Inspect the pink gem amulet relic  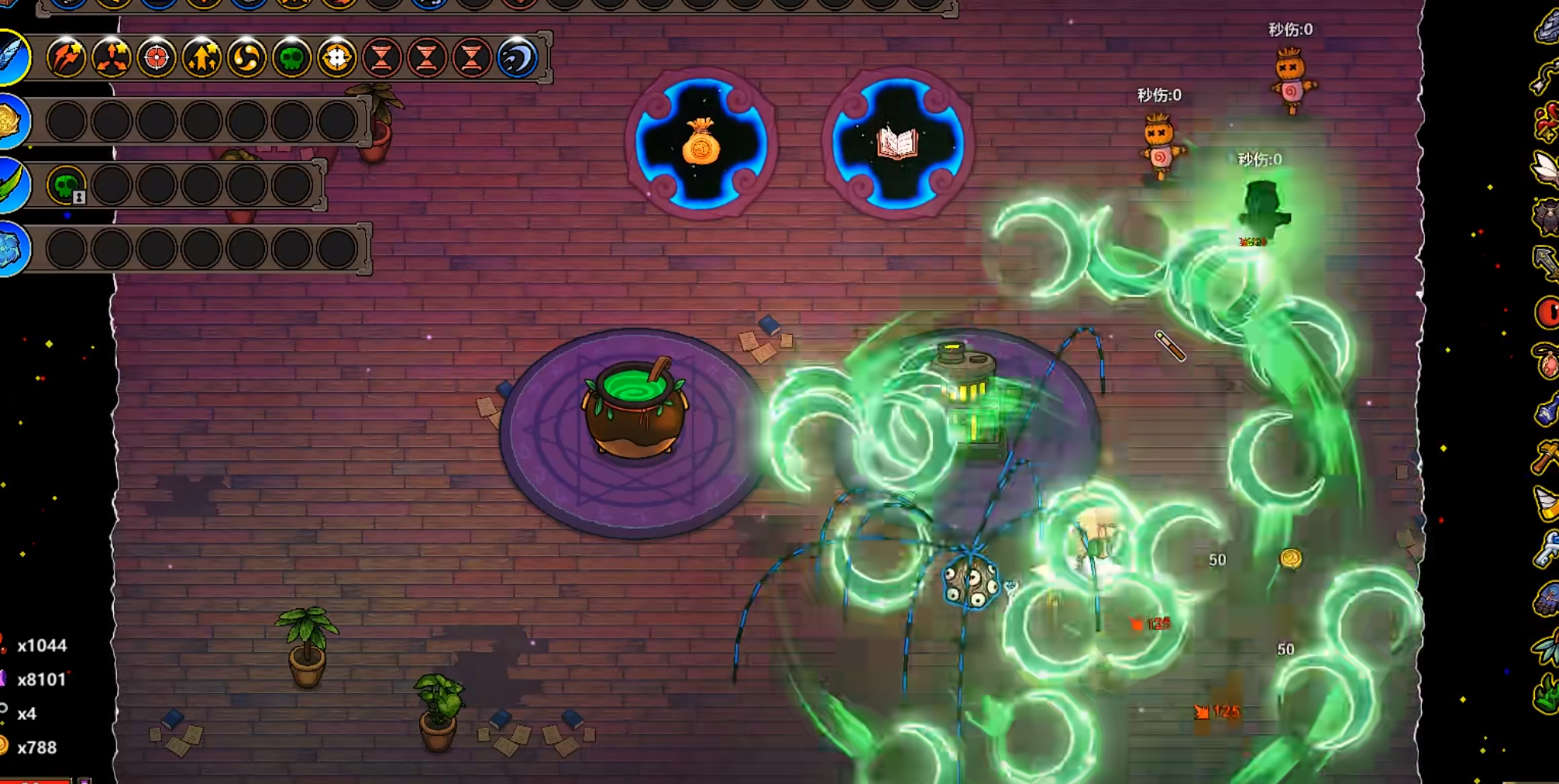pyautogui.click(x=1547, y=361)
